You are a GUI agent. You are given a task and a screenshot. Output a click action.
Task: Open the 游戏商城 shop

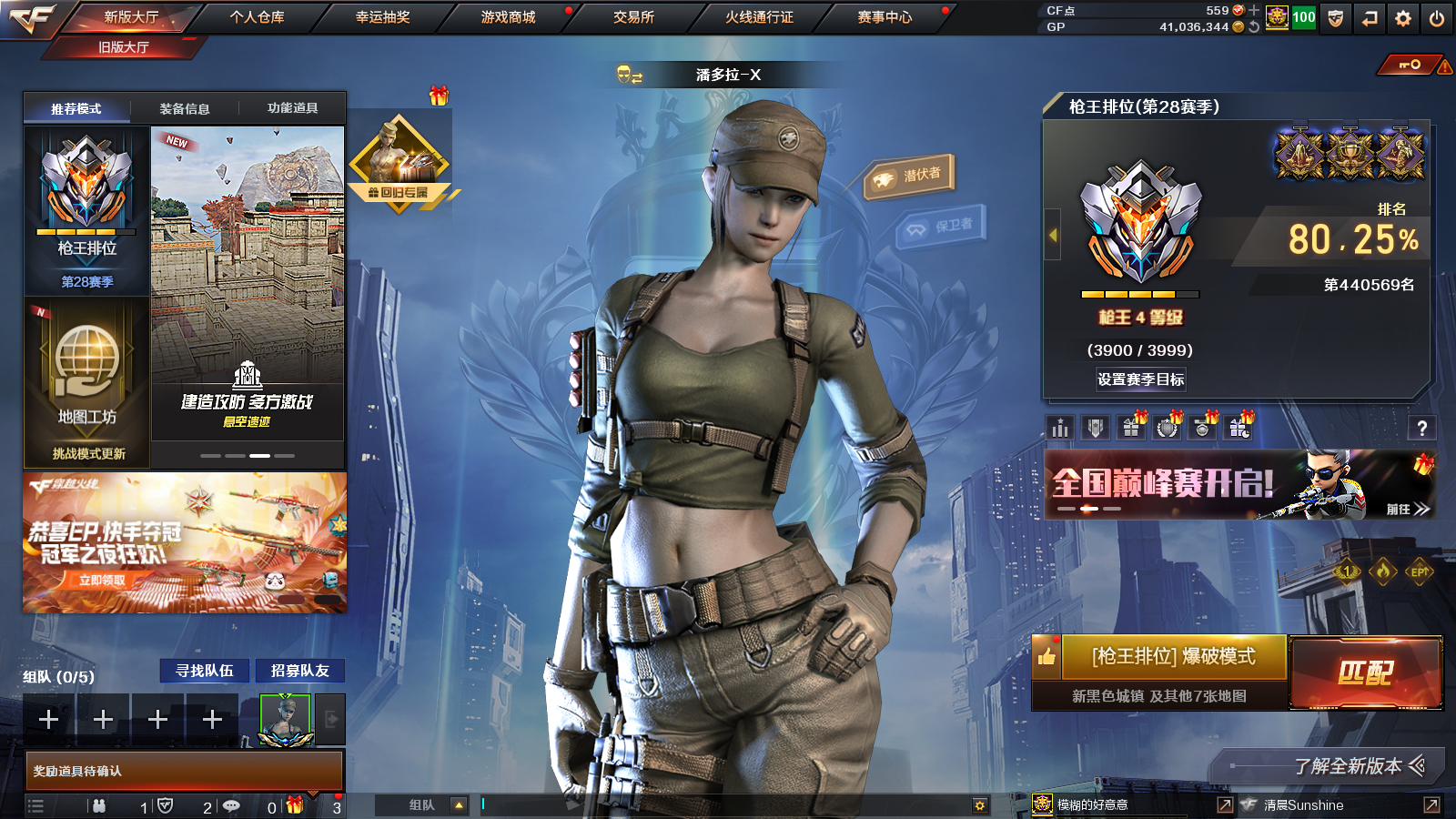(508, 17)
